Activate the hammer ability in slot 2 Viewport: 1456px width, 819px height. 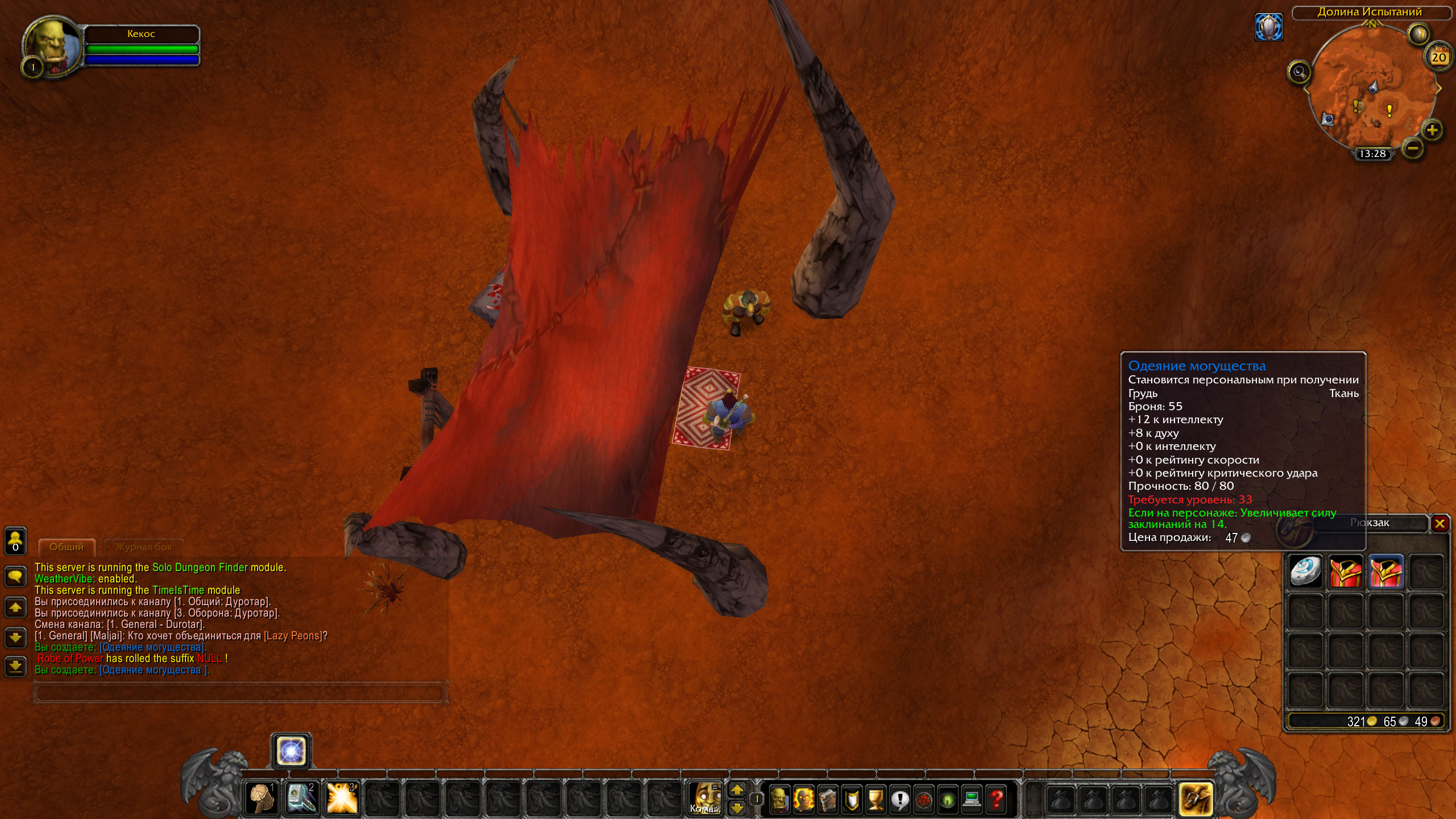point(301,798)
